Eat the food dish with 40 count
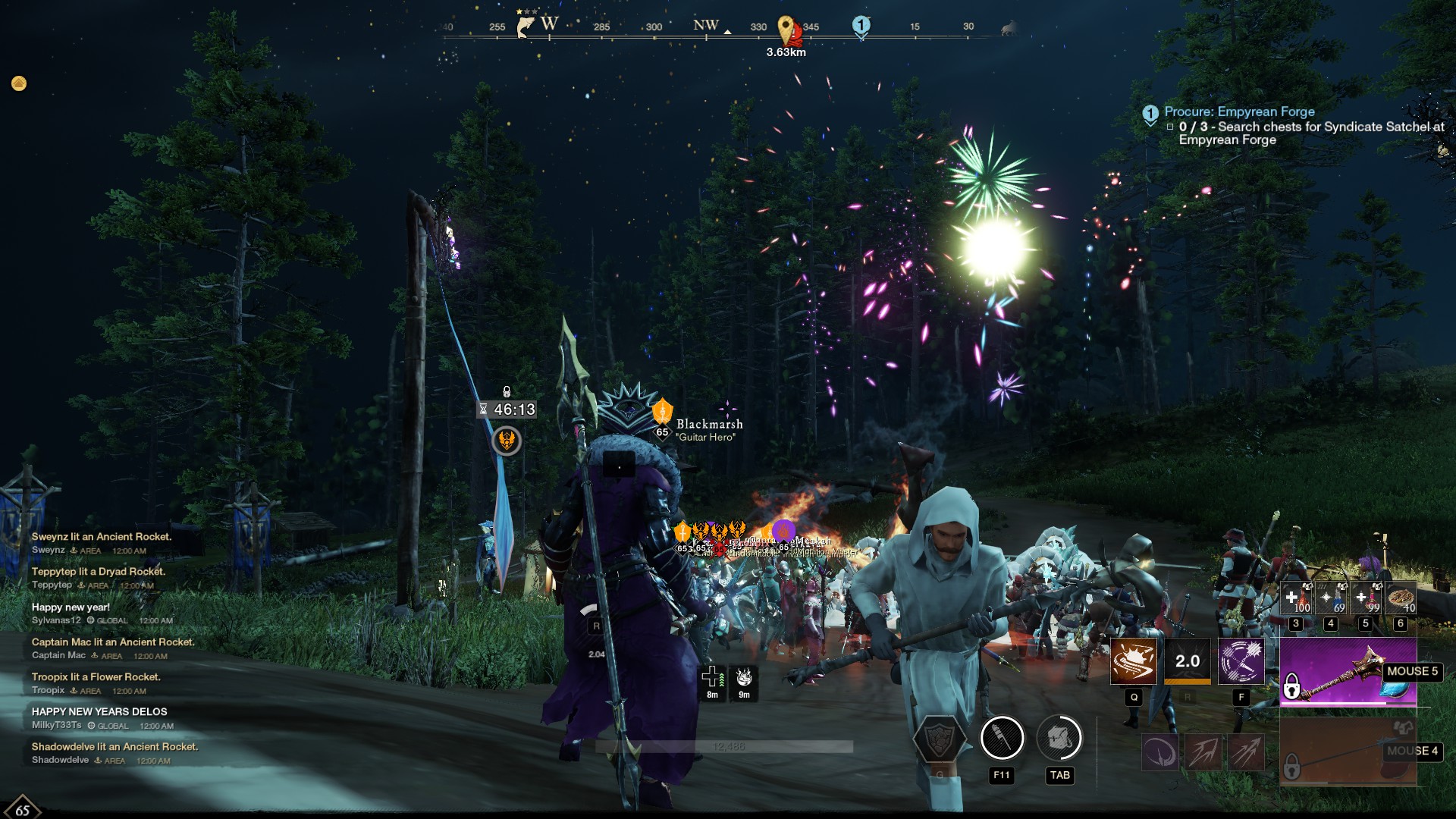The width and height of the screenshot is (1456, 819). [x=1401, y=598]
